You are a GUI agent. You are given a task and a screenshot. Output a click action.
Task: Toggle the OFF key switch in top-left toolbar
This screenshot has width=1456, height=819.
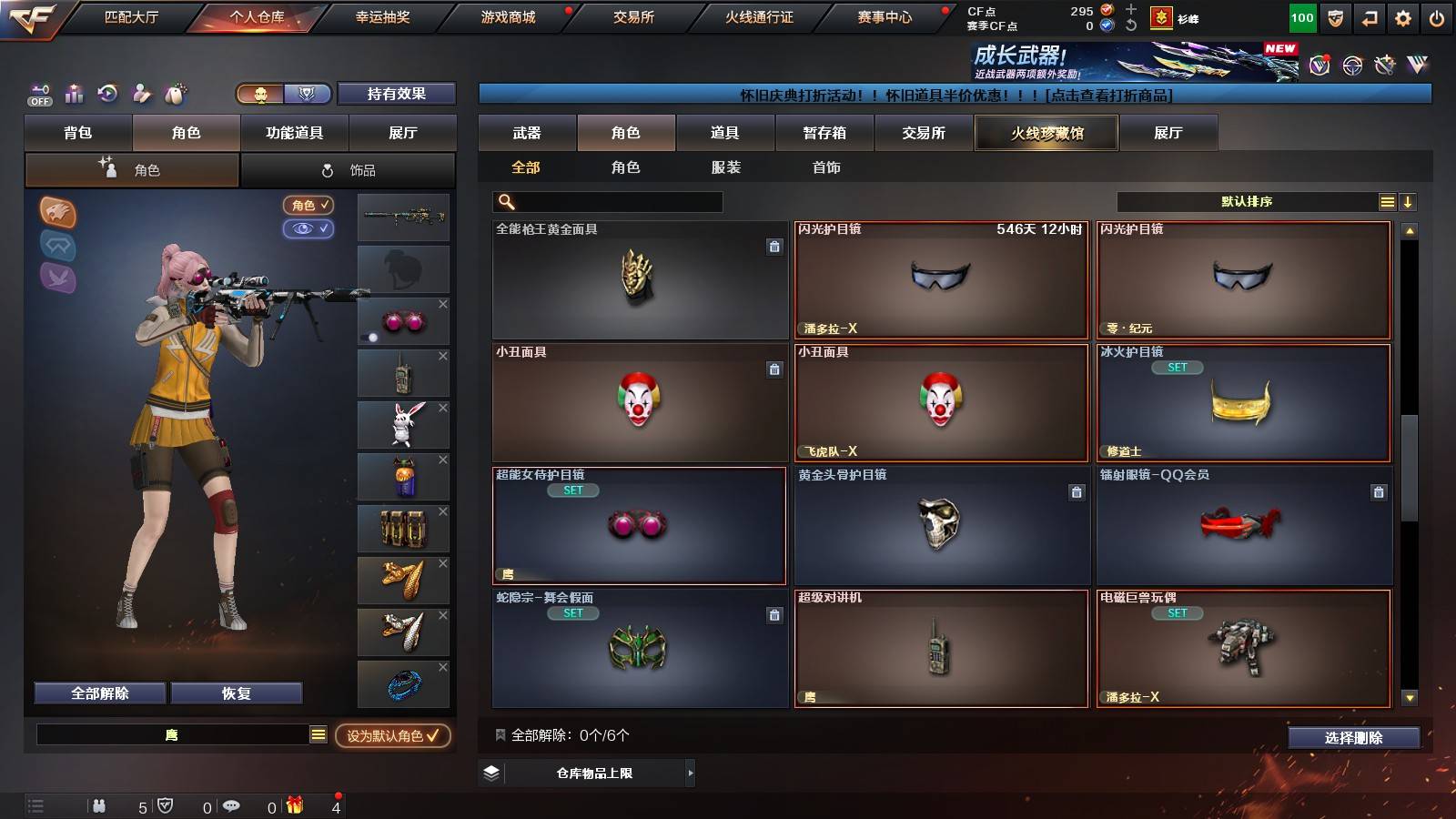pyautogui.click(x=38, y=94)
